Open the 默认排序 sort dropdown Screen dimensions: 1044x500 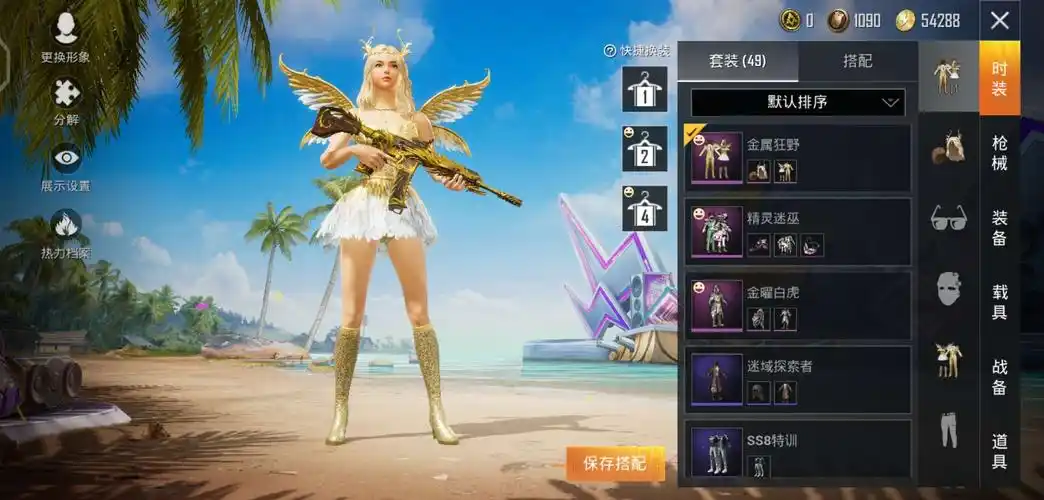(x=797, y=102)
